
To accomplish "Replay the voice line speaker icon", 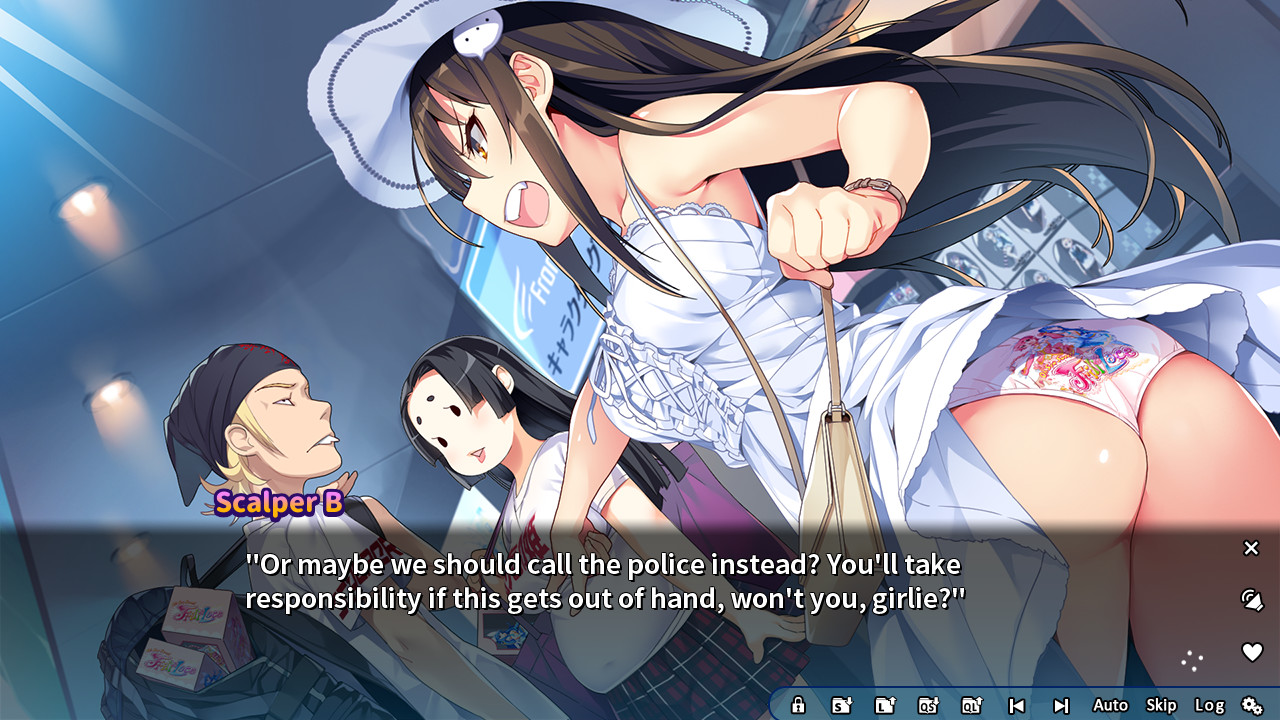I will 1251,600.
